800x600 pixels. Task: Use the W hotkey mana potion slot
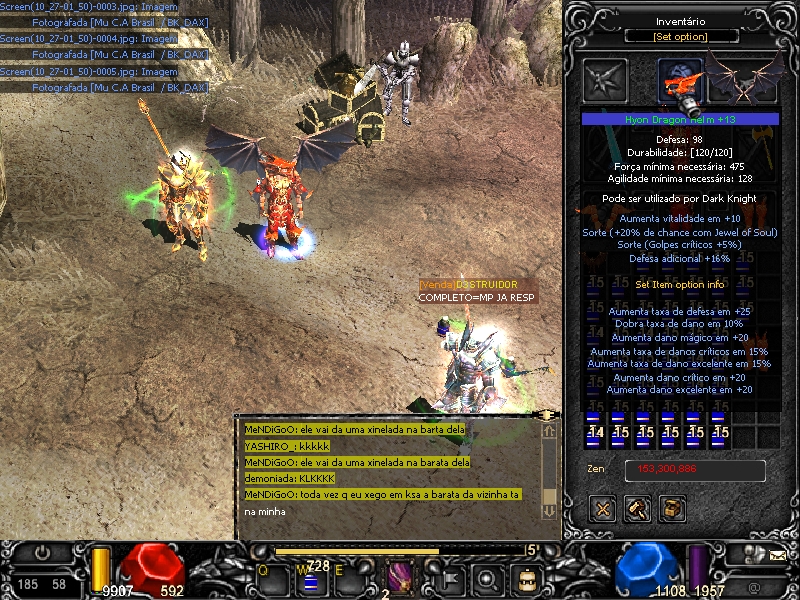tap(310, 579)
